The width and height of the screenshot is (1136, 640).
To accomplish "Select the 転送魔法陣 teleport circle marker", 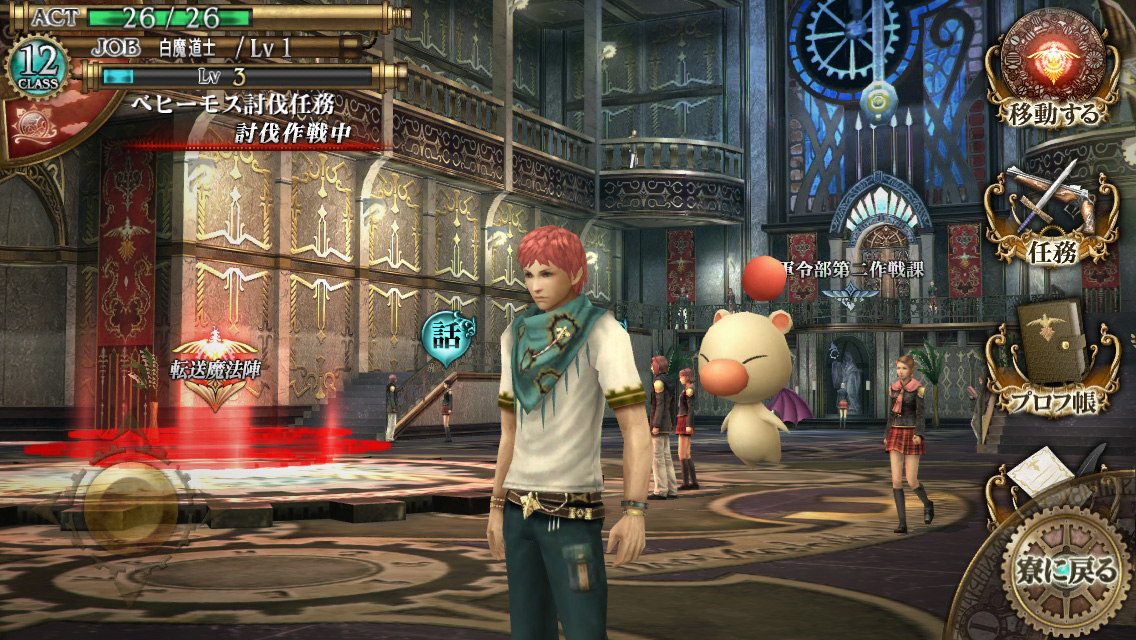I will click(214, 379).
